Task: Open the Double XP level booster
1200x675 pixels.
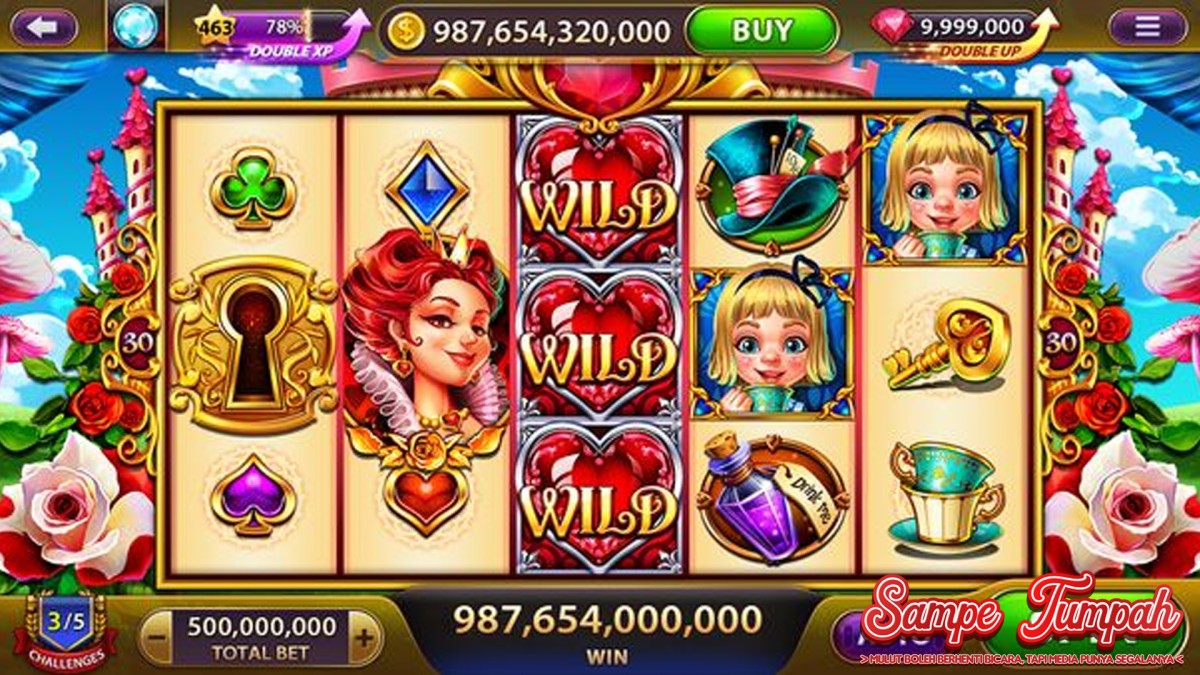Action: pyautogui.click(x=285, y=33)
